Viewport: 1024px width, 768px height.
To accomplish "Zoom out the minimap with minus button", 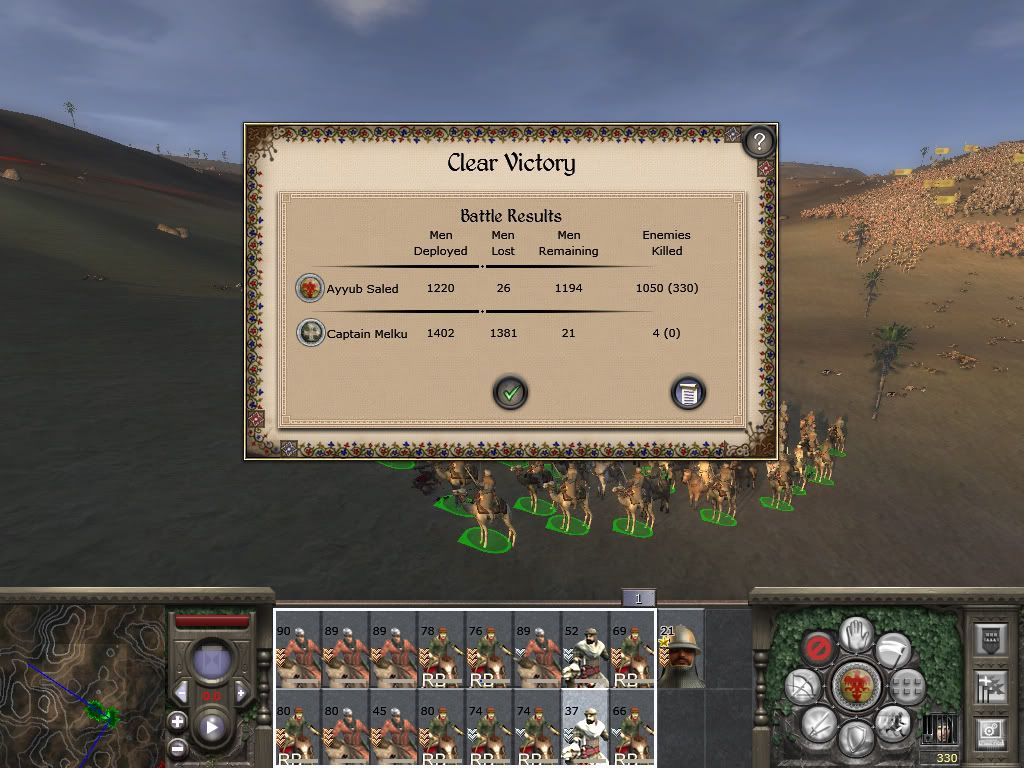I will click(177, 746).
